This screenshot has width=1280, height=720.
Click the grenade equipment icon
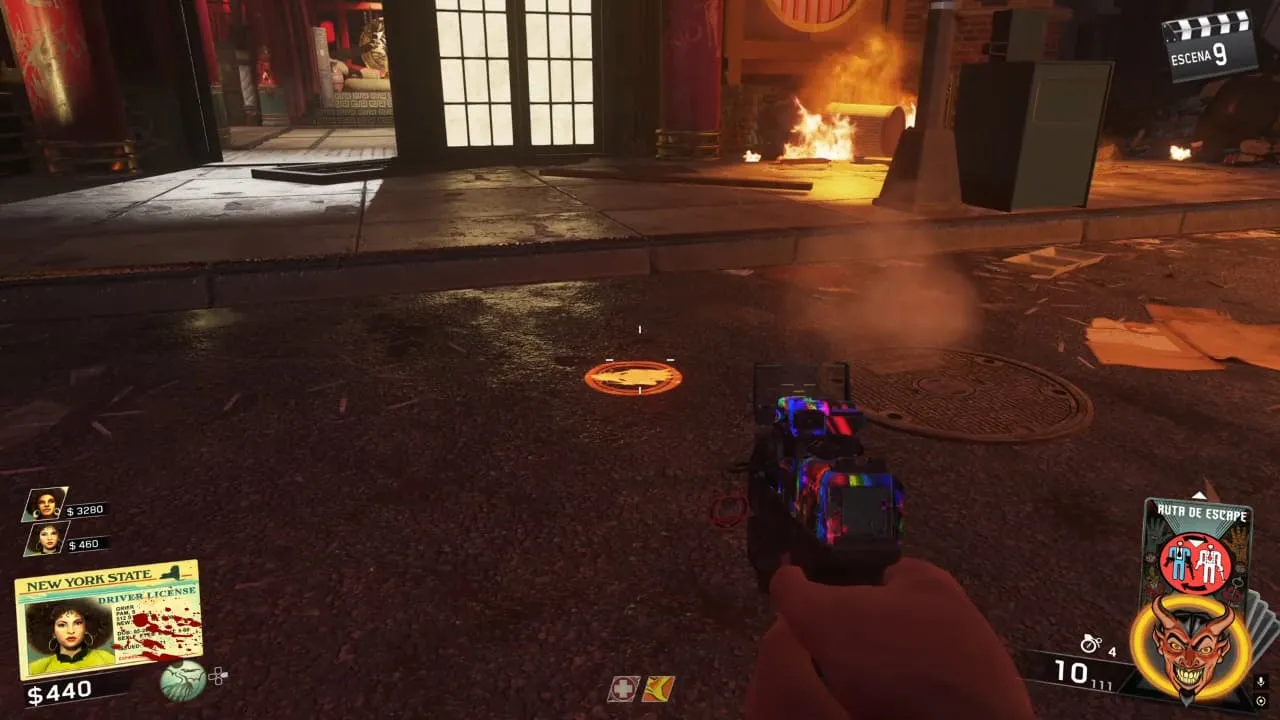(1091, 644)
